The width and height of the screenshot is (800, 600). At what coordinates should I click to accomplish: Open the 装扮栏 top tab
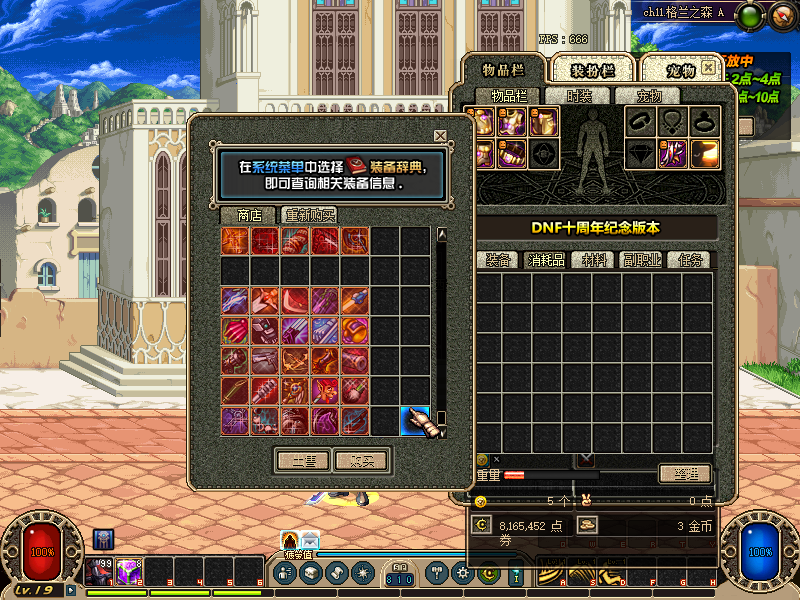592,69
